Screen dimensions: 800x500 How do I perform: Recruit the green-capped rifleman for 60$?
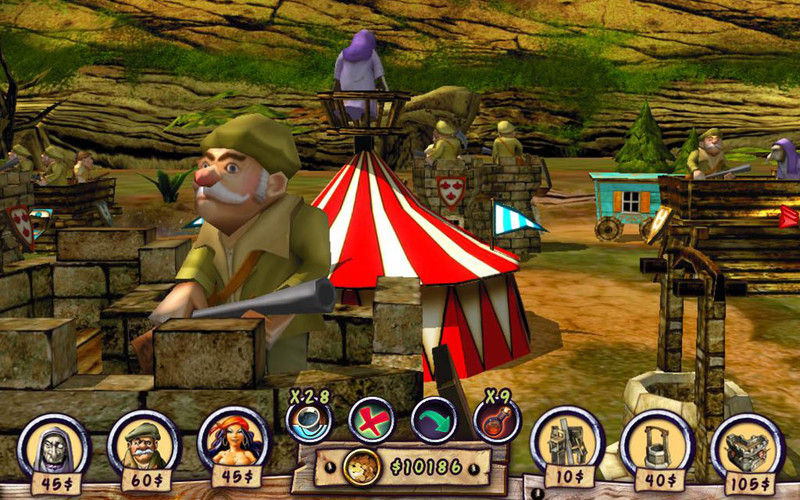[x=143, y=441]
